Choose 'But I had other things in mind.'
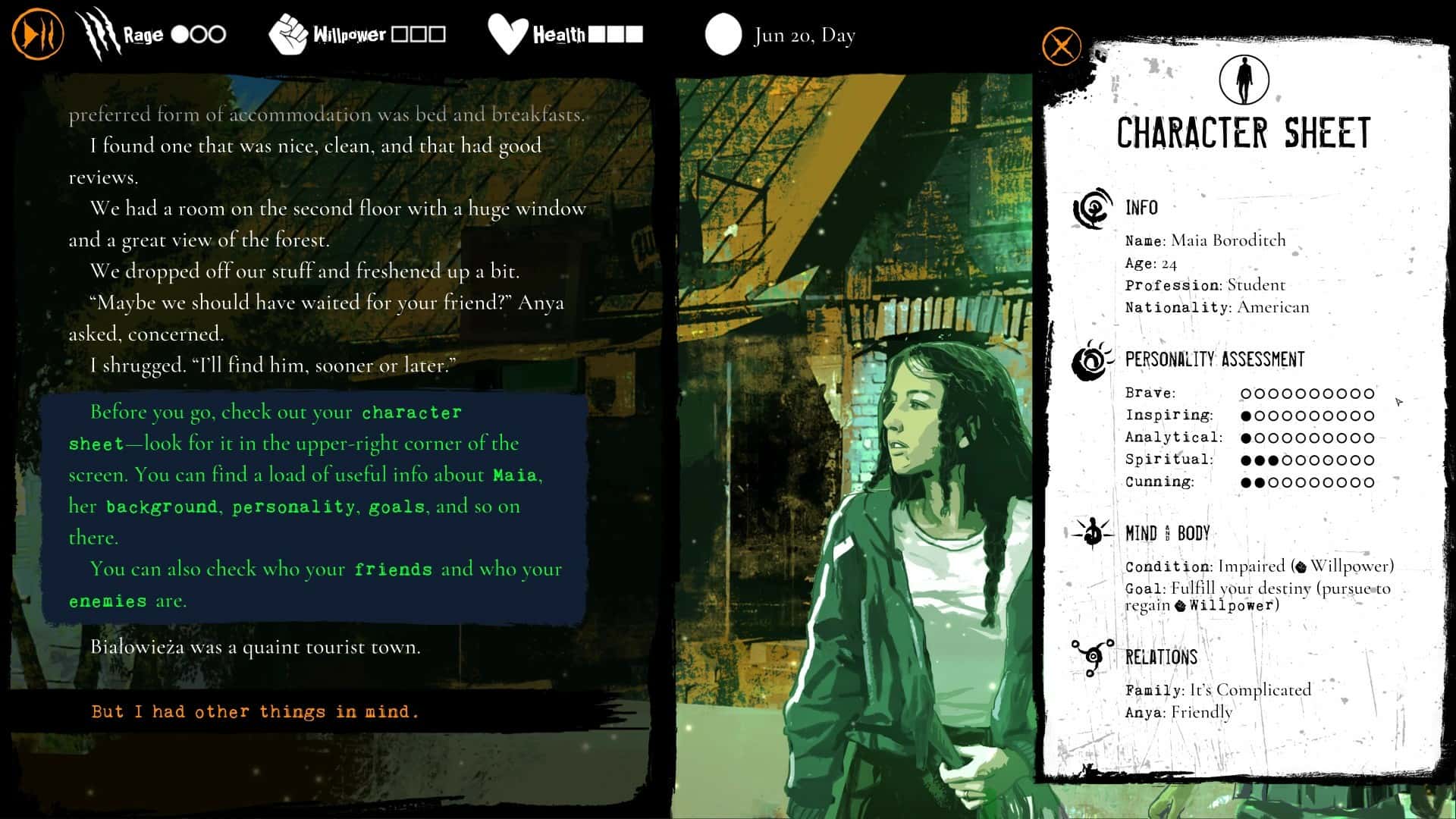 click(x=254, y=711)
